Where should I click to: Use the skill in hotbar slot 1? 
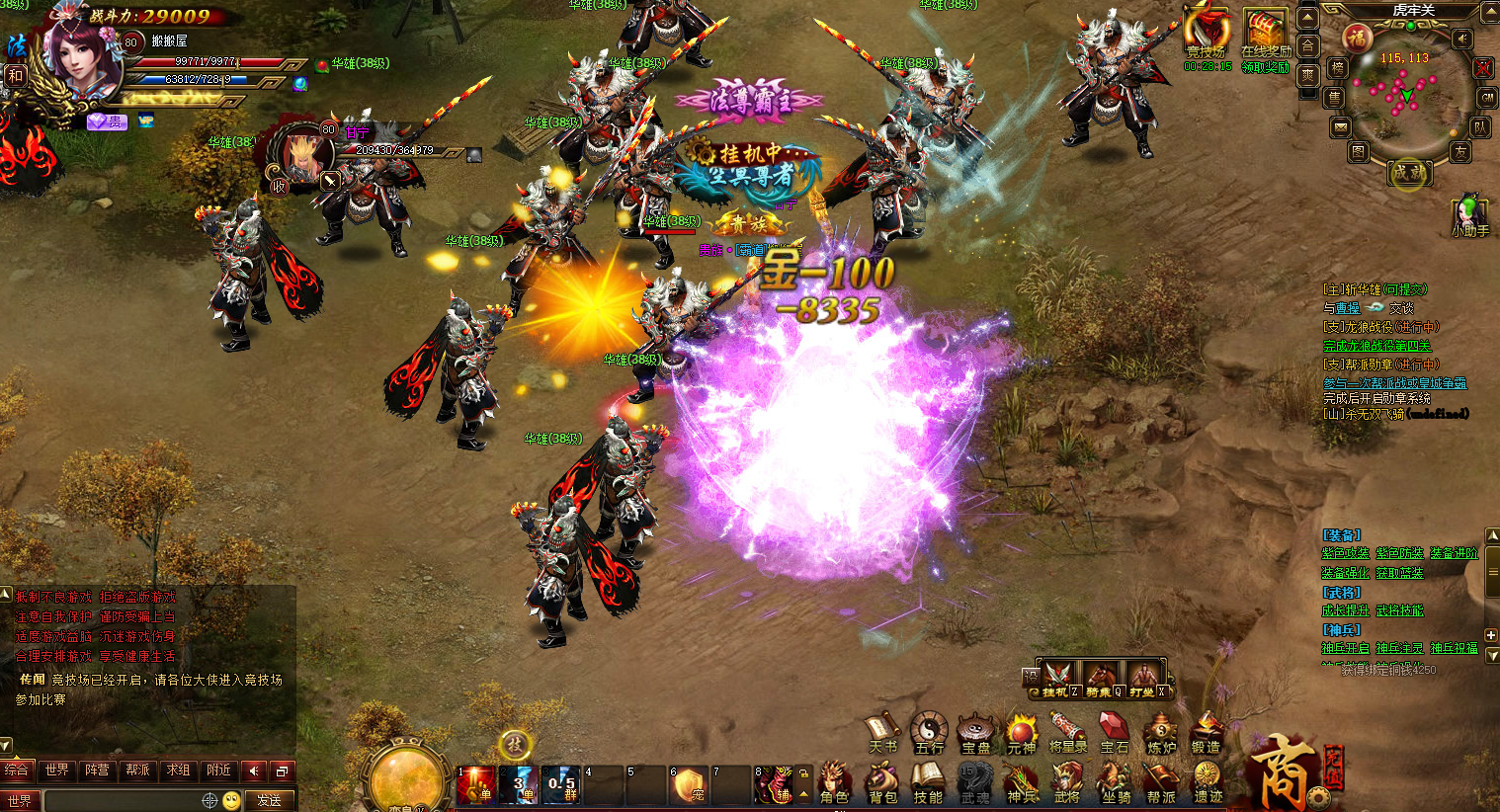coord(476,785)
